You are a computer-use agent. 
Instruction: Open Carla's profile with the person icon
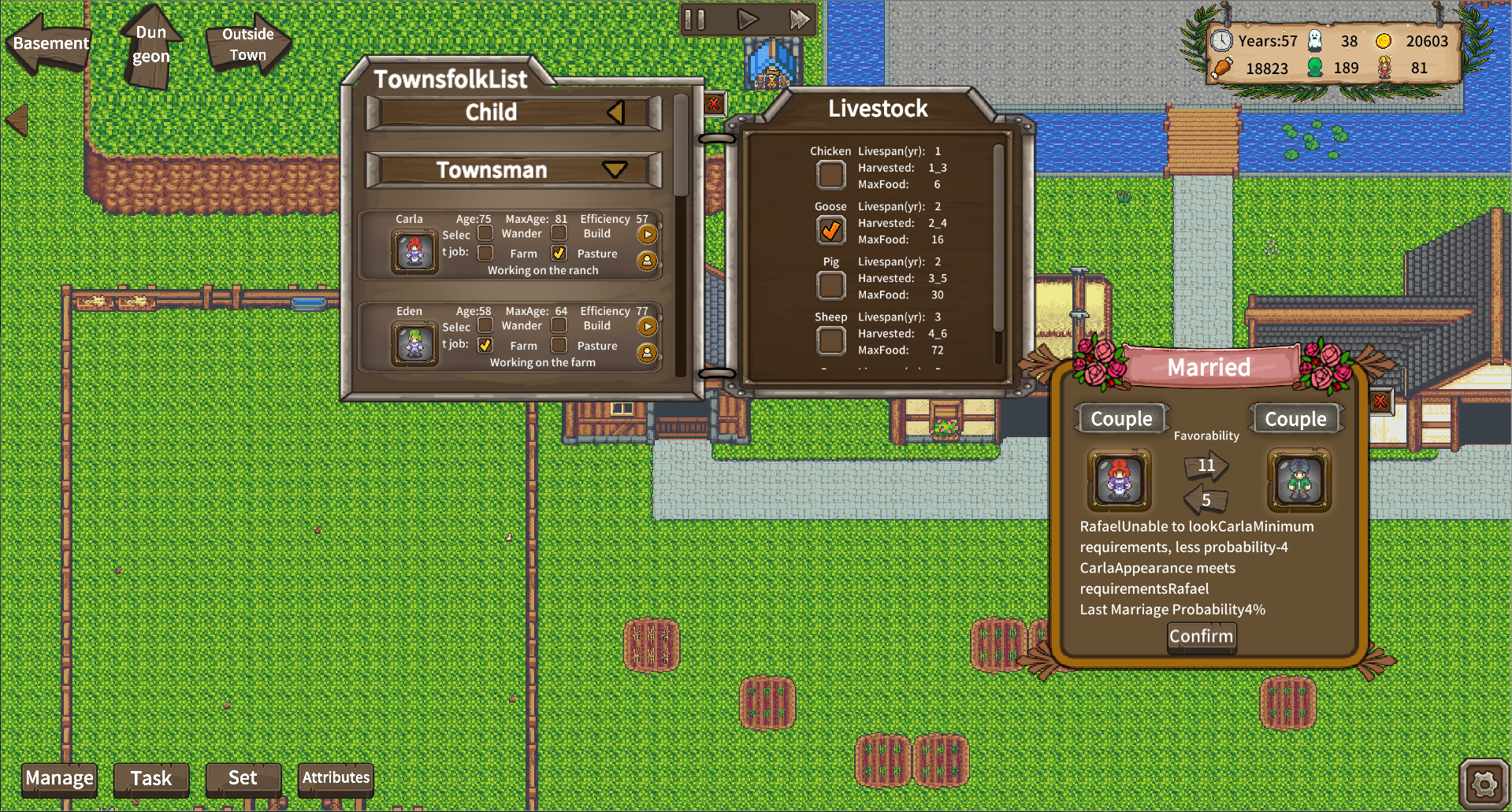click(648, 260)
